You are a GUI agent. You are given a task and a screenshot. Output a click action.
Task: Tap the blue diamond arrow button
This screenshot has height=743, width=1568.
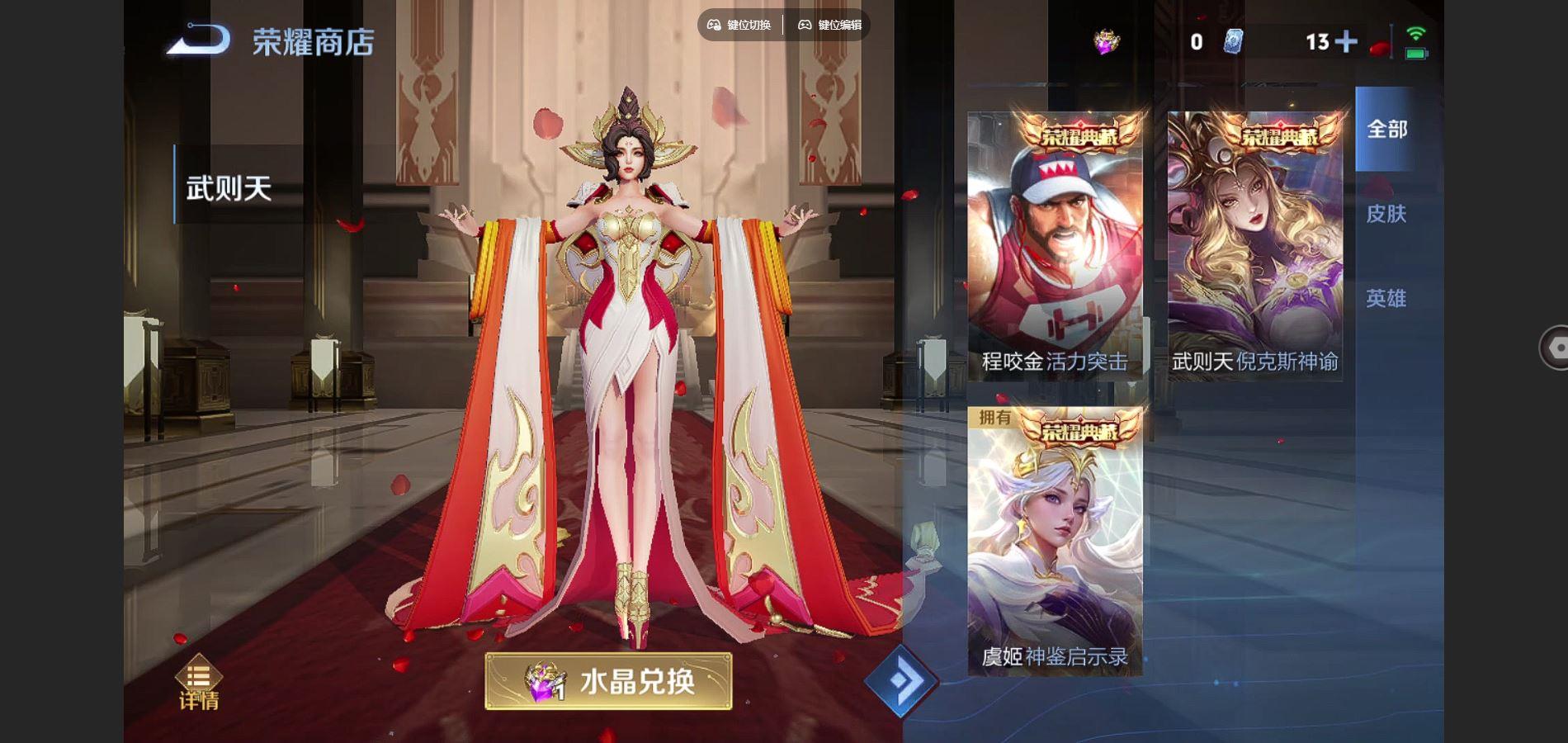pos(900,682)
